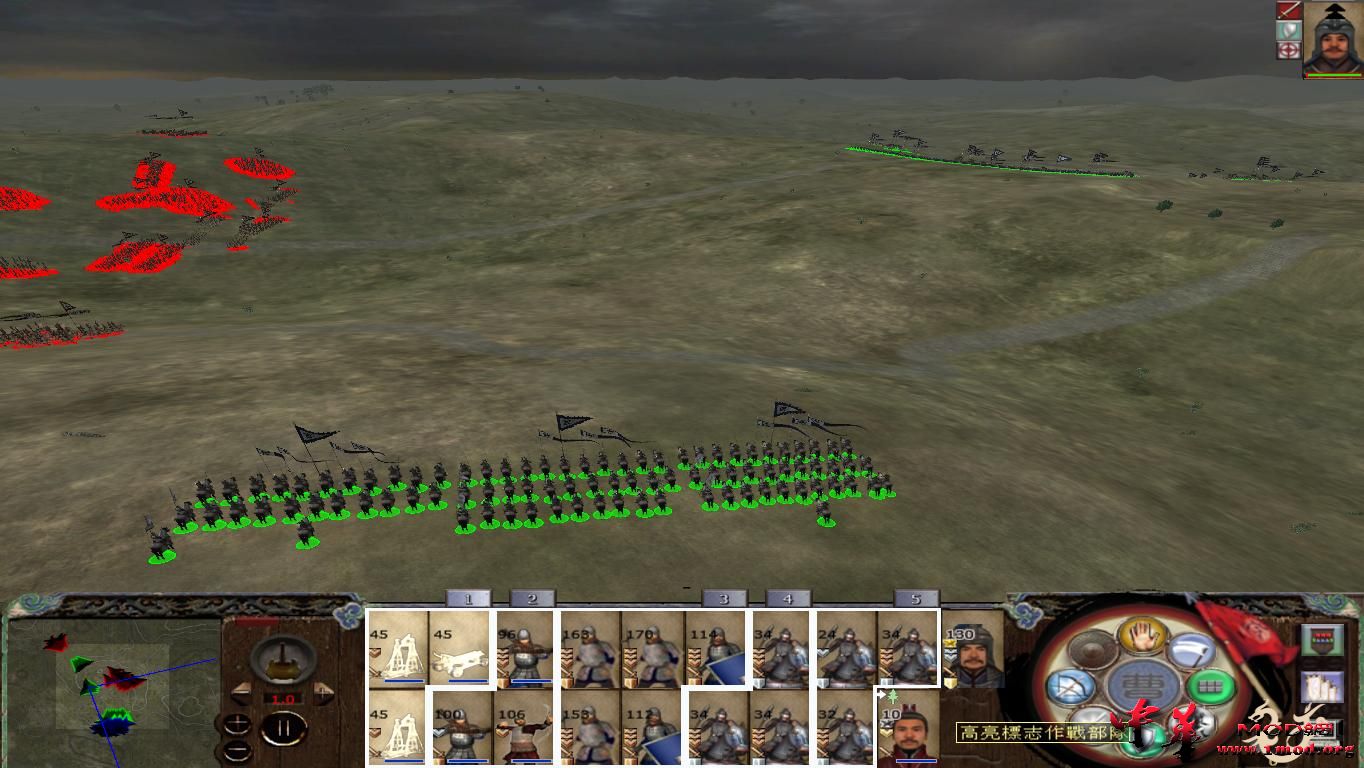
Task: Enable guard mode via the teal shield icon
Action: pyautogui.click(x=1142, y=735)
